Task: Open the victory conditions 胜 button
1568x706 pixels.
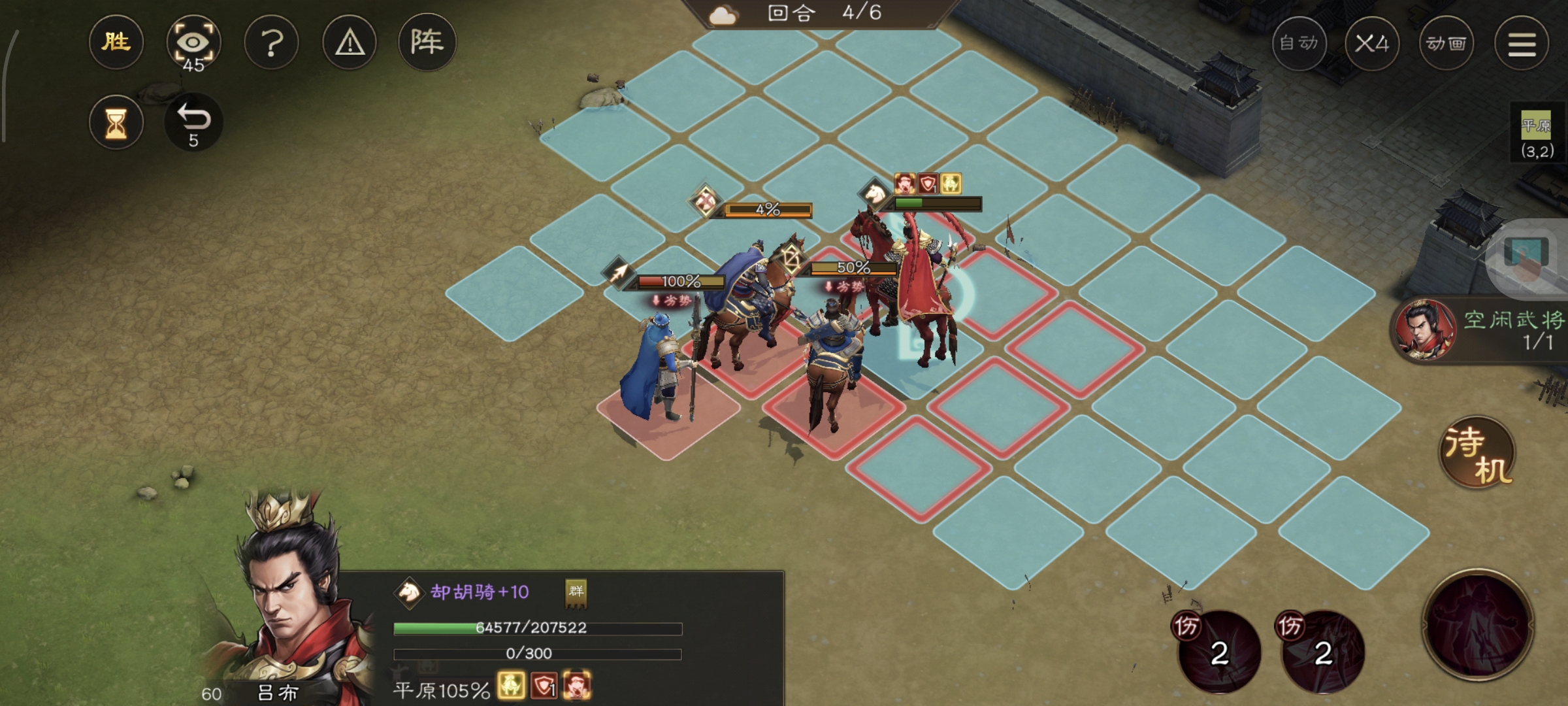Action: pyautogui.click(x=116, y=43)
